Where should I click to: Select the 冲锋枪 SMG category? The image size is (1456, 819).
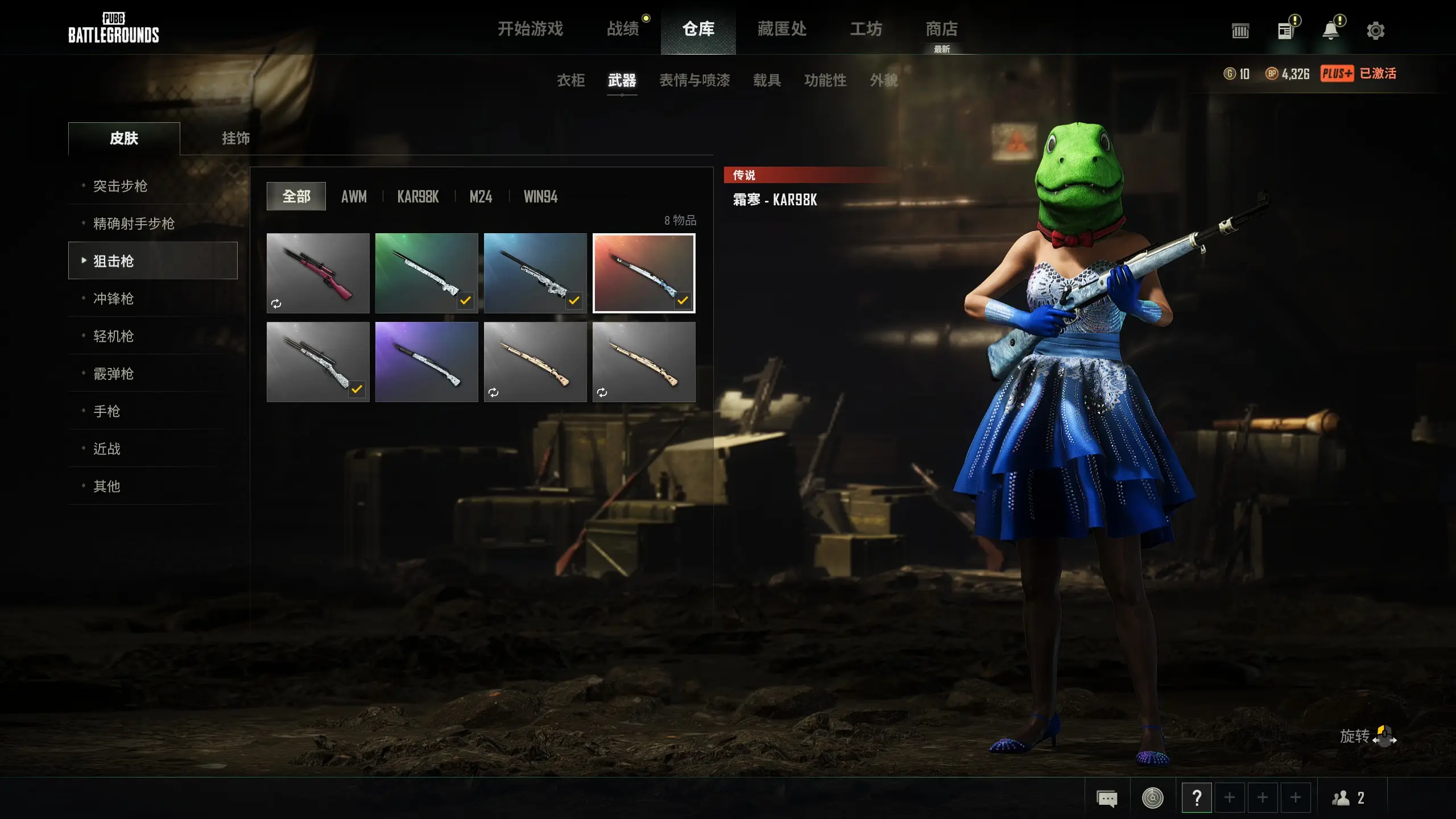tap(113, 299)
